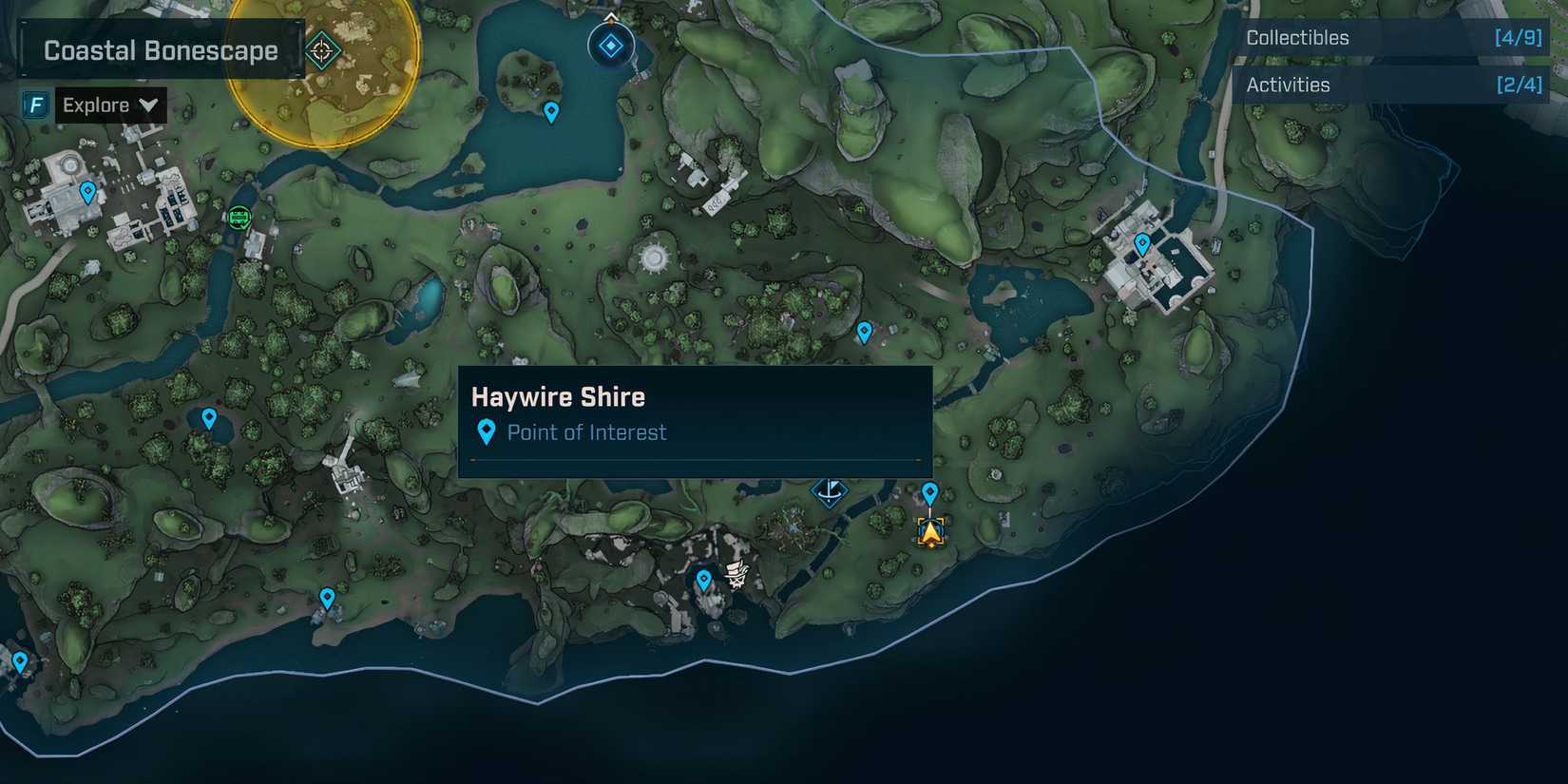
Task: Open the Haywire Shire point of interest panel
Action: coord(694,418)
